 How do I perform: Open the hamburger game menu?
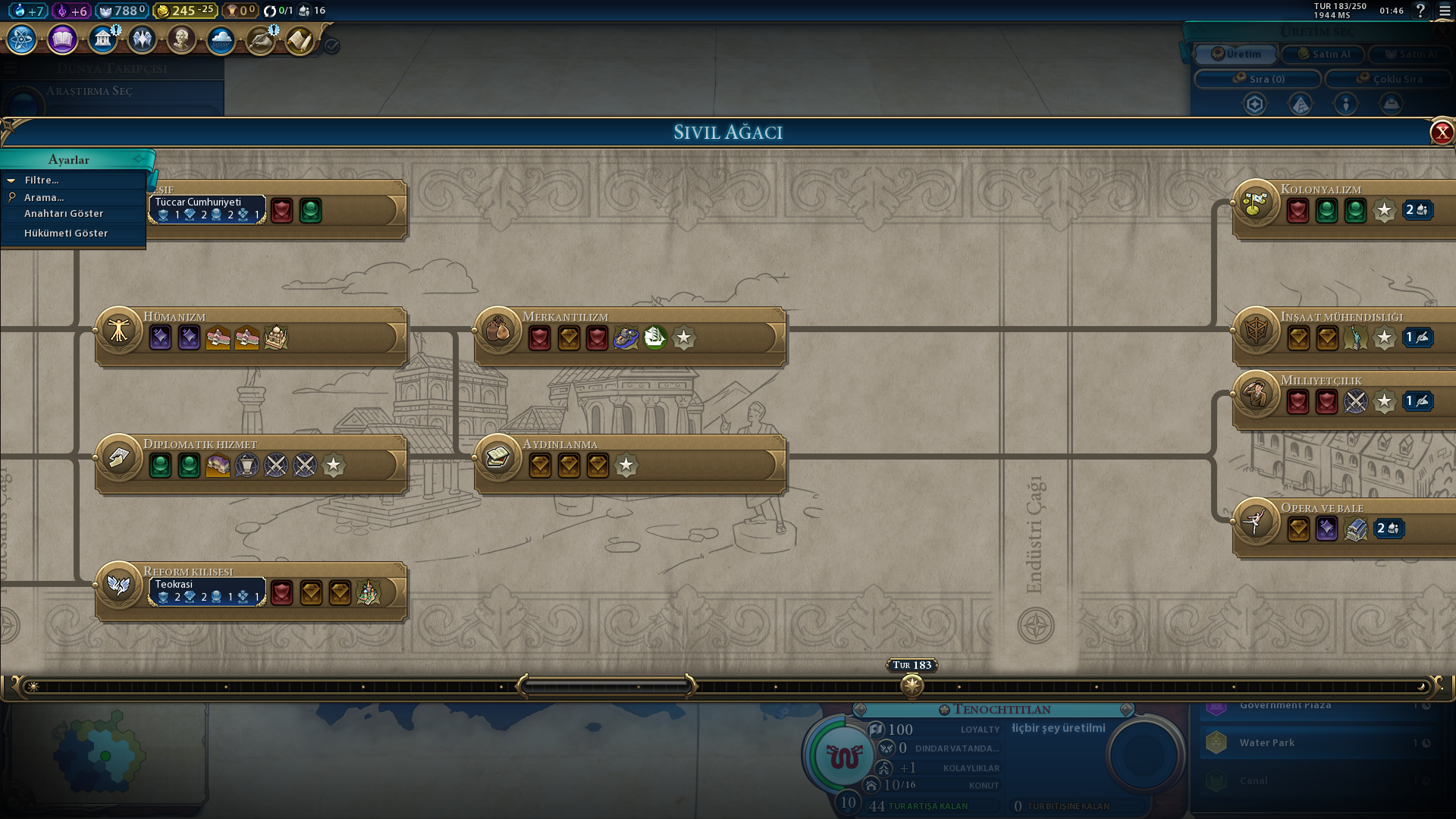tap(1443, 11)
